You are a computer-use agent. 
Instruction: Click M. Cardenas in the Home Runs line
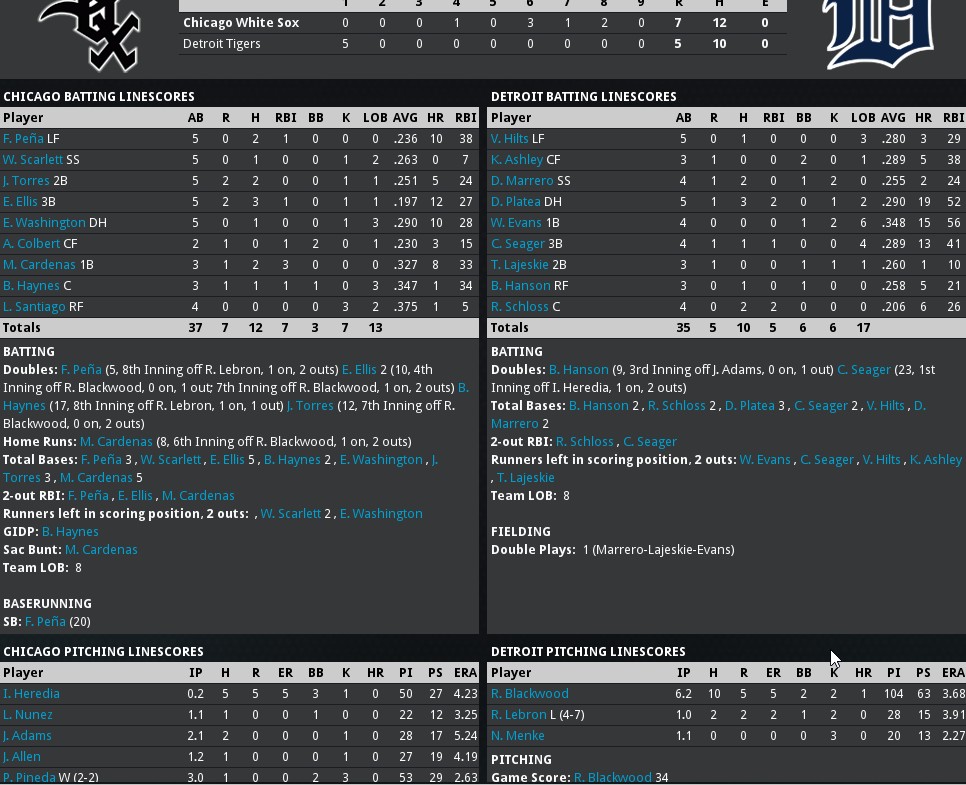pyautogui.click(x=115, y=441)
